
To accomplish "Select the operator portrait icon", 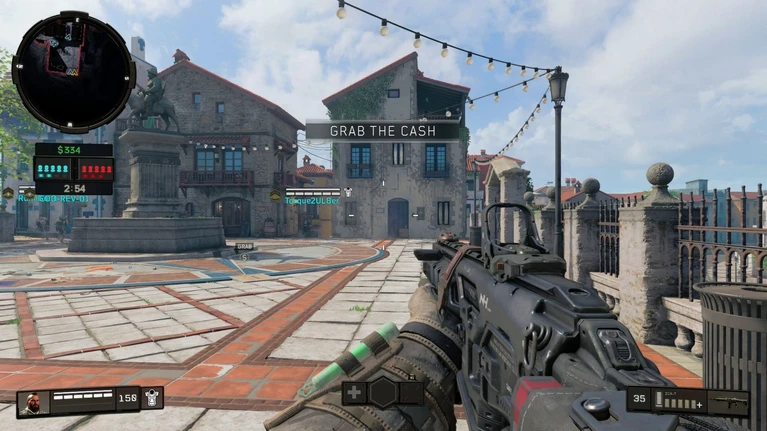I will pos(32,402).
